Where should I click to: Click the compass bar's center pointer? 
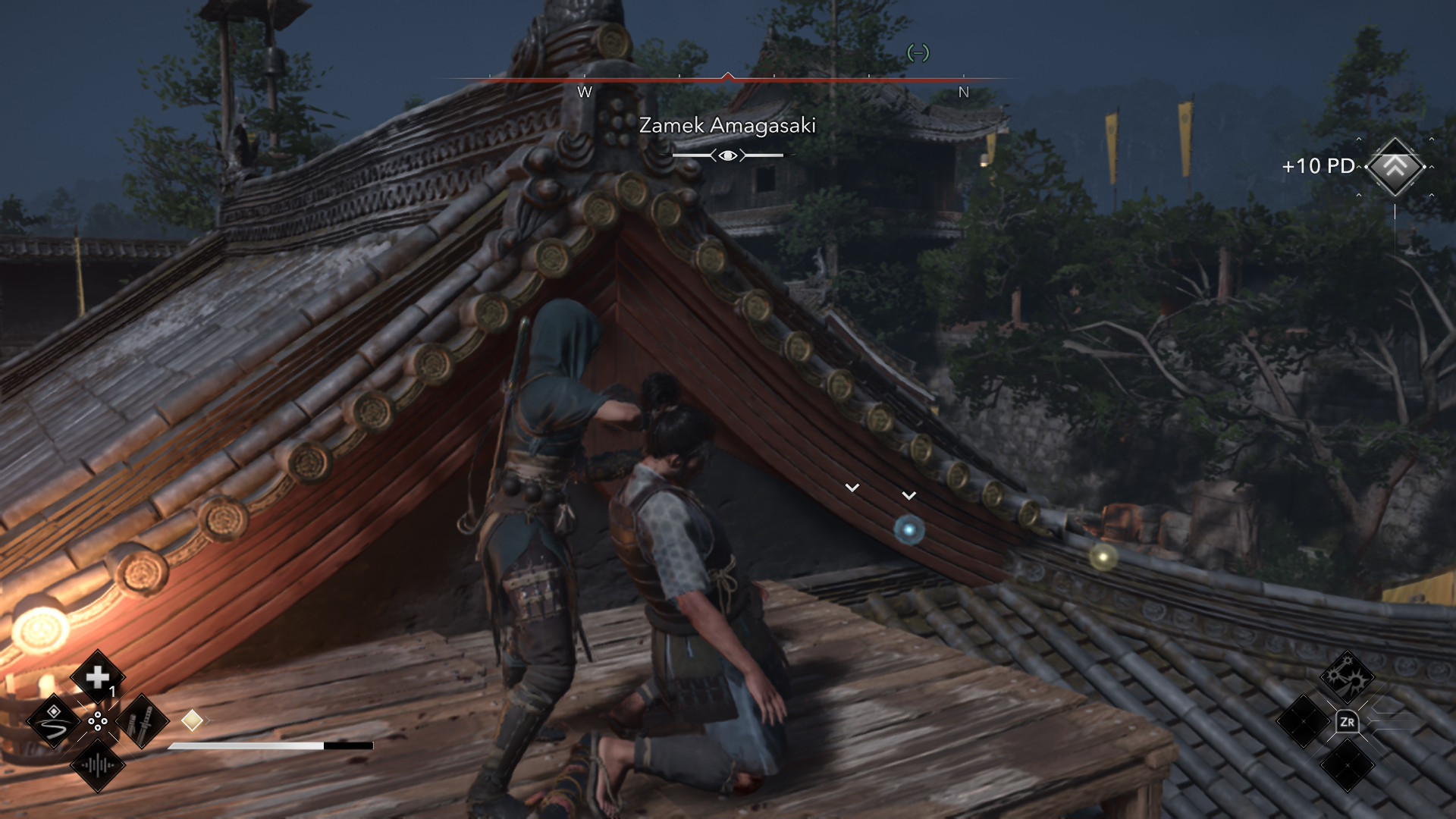(x=728, y=76)
